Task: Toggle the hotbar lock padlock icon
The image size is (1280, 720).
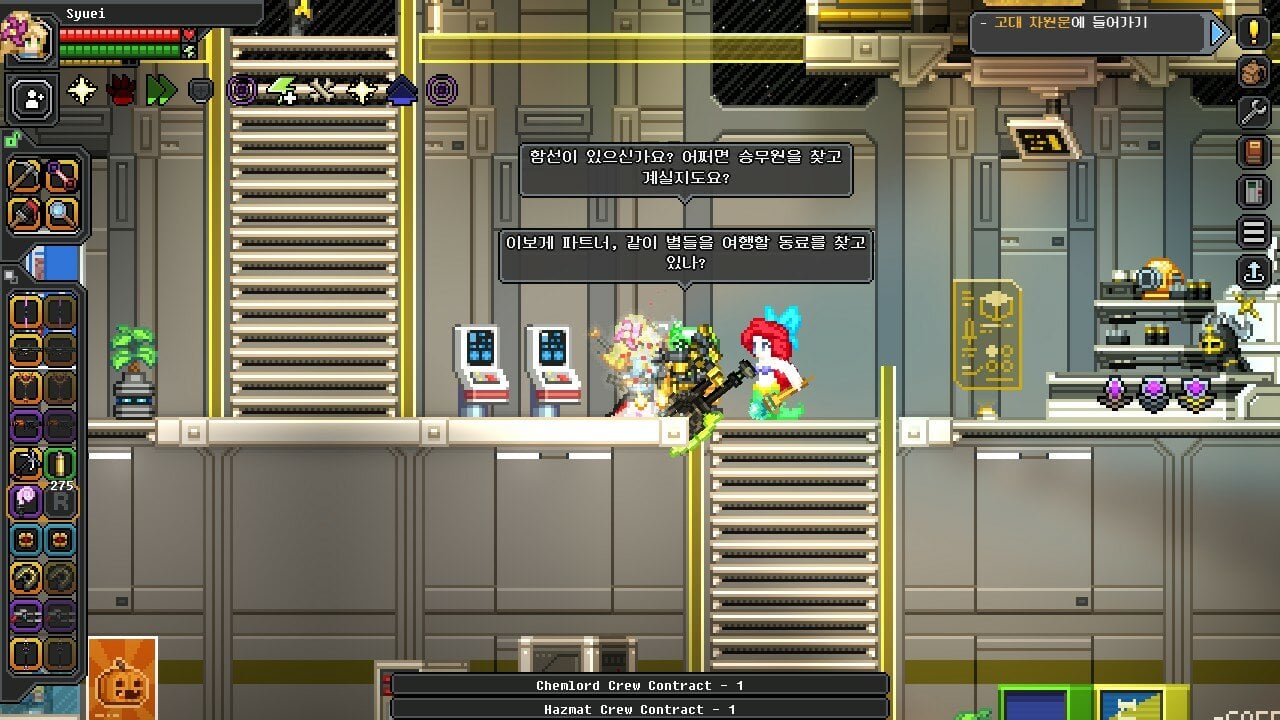Action: [x=12, y=140]
